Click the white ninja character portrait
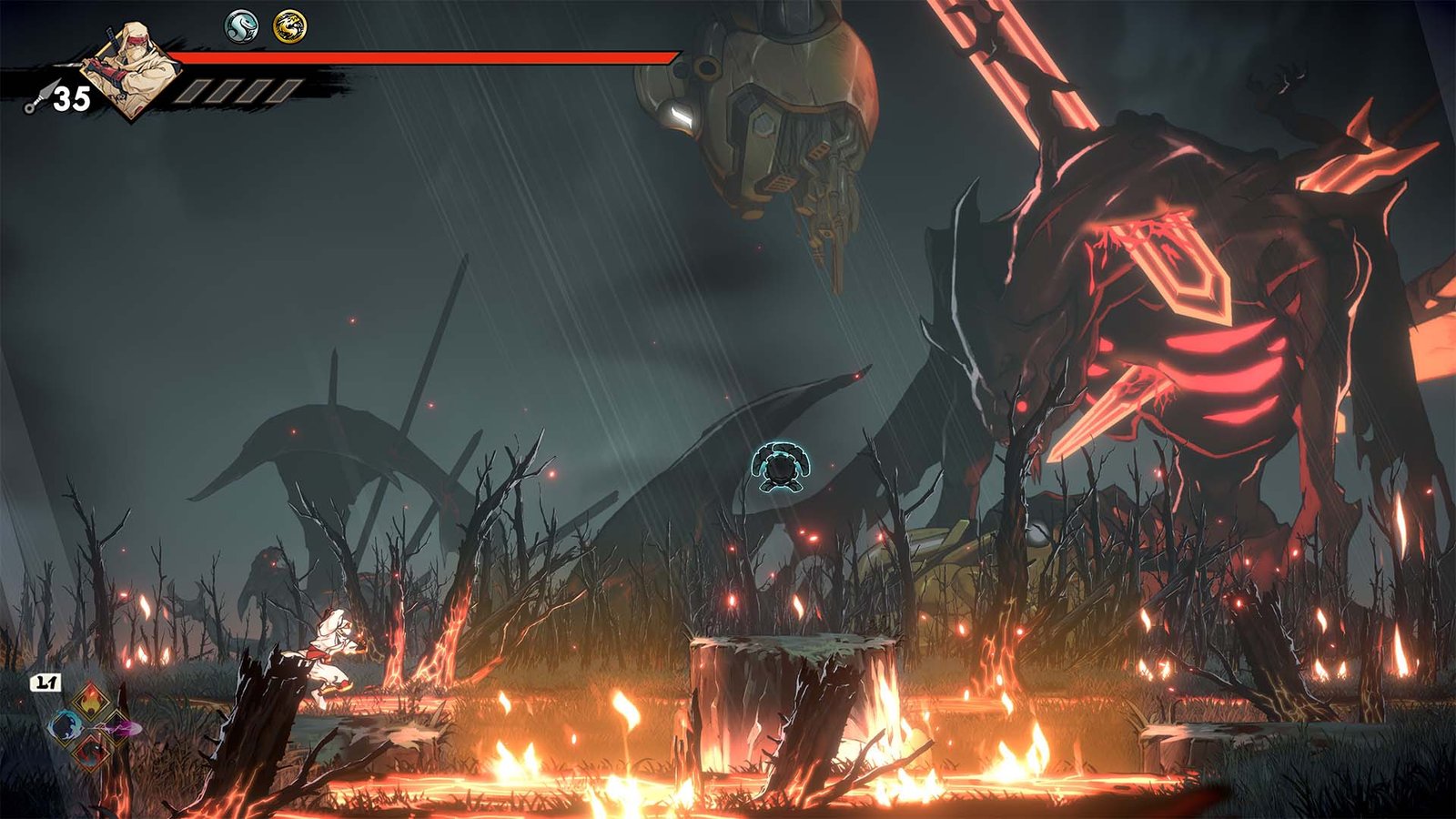The image size is (1456, 819). point(132,68)
